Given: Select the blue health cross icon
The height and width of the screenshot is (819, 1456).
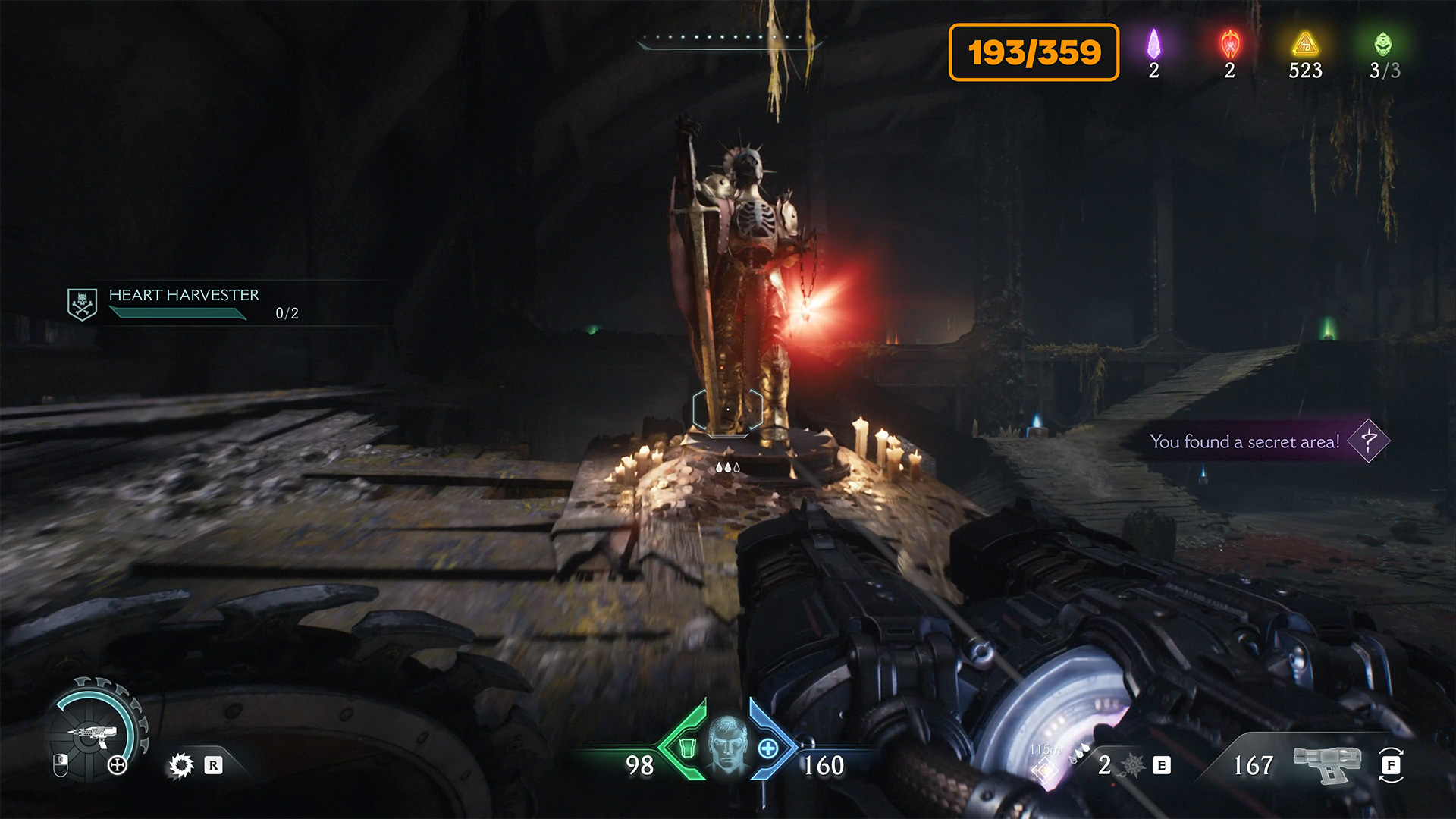Looking at the screenshot, I should [x=767, y=748].
